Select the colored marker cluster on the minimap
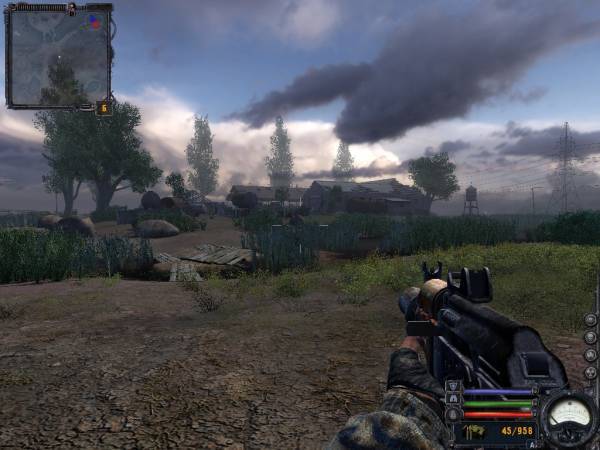Screen dimensions: 600x450 pyautogui.click(x=94, y=20)
